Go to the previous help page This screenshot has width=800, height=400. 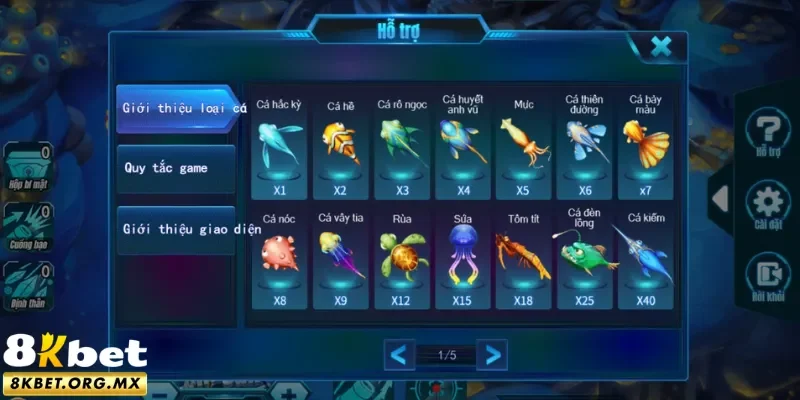coord(399,354)
